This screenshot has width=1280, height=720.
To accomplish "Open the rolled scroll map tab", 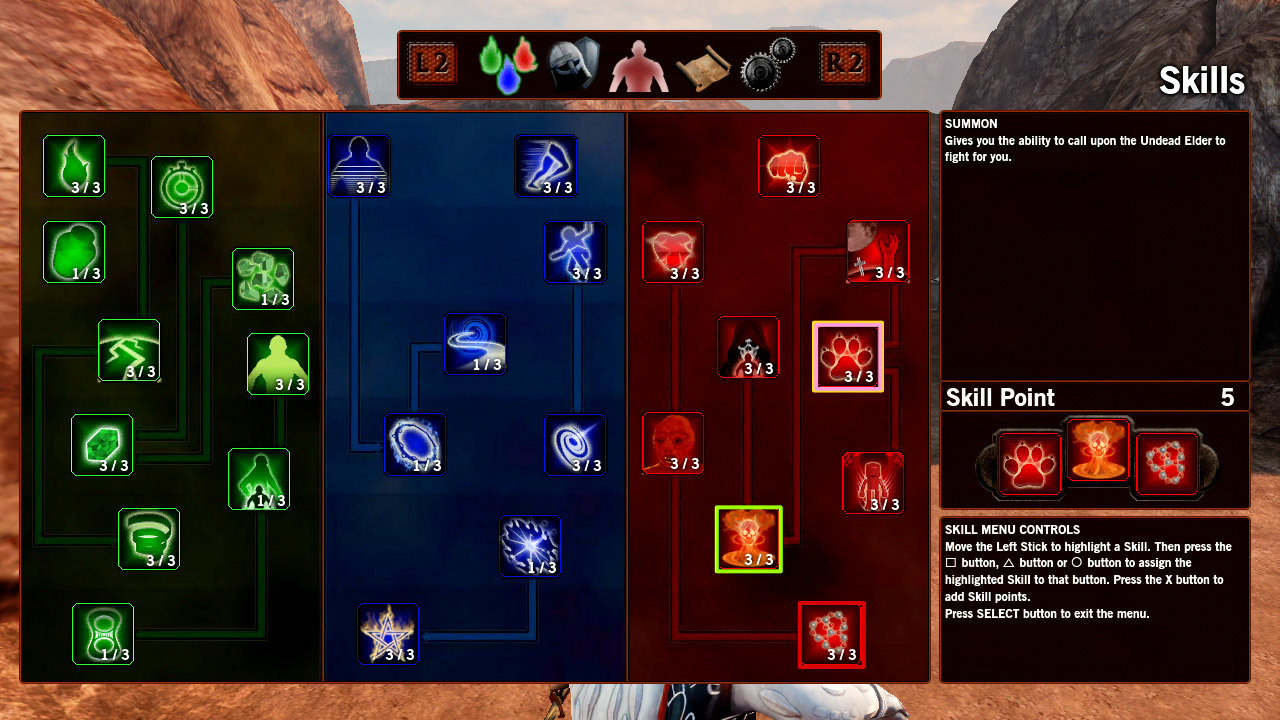I will click(x=703, y=65).
